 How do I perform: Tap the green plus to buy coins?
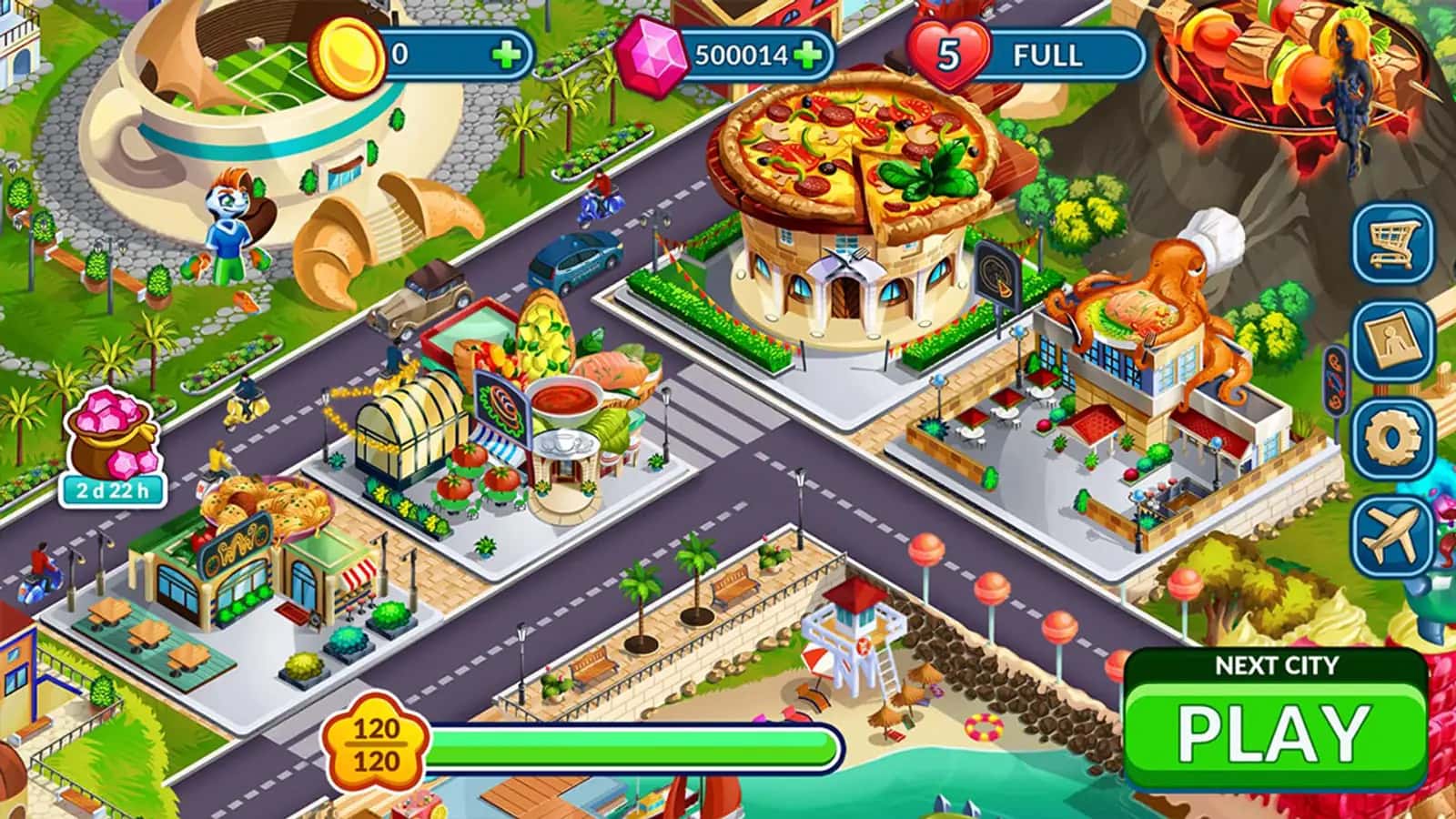coord(507,52)
